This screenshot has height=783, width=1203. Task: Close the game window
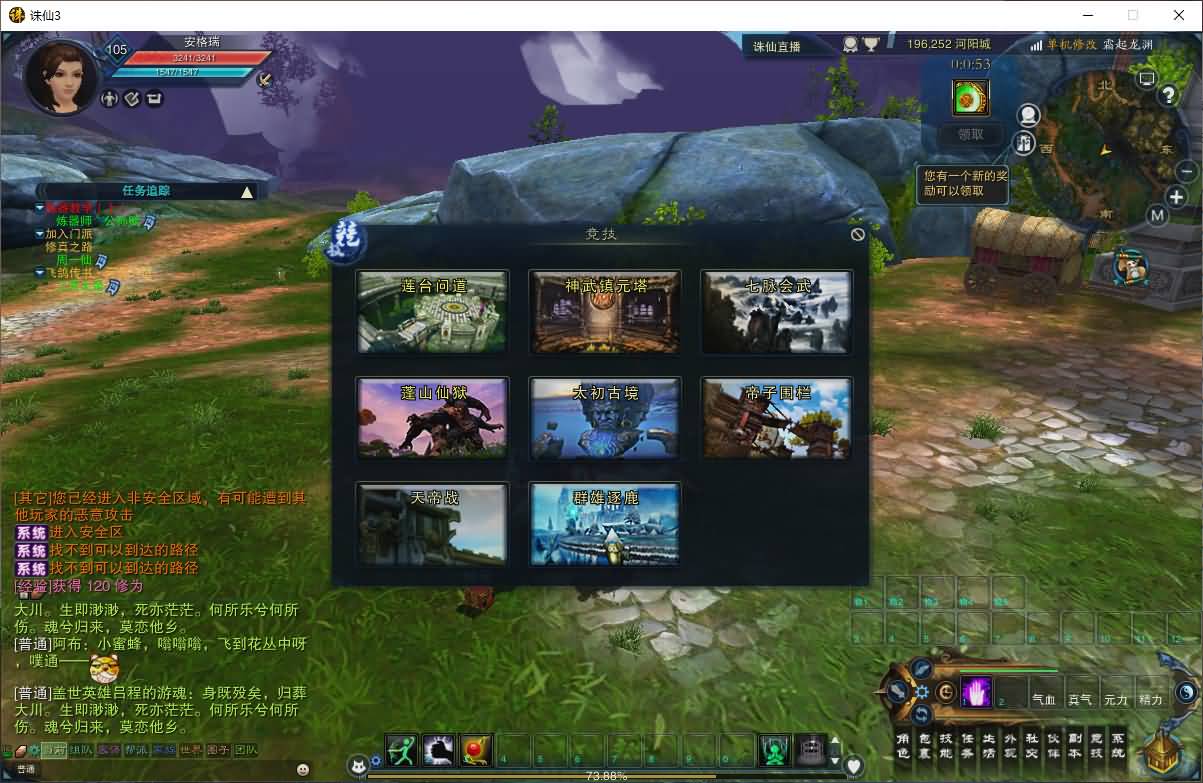1178,15
